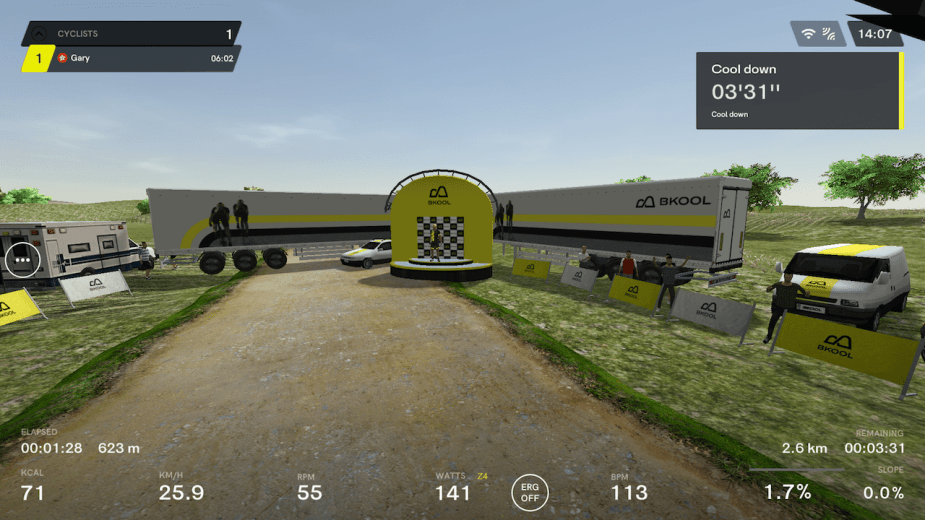Open the Wi-Fi connection status icon
This screenshot has width=925, height=520.
pos(808,34)
